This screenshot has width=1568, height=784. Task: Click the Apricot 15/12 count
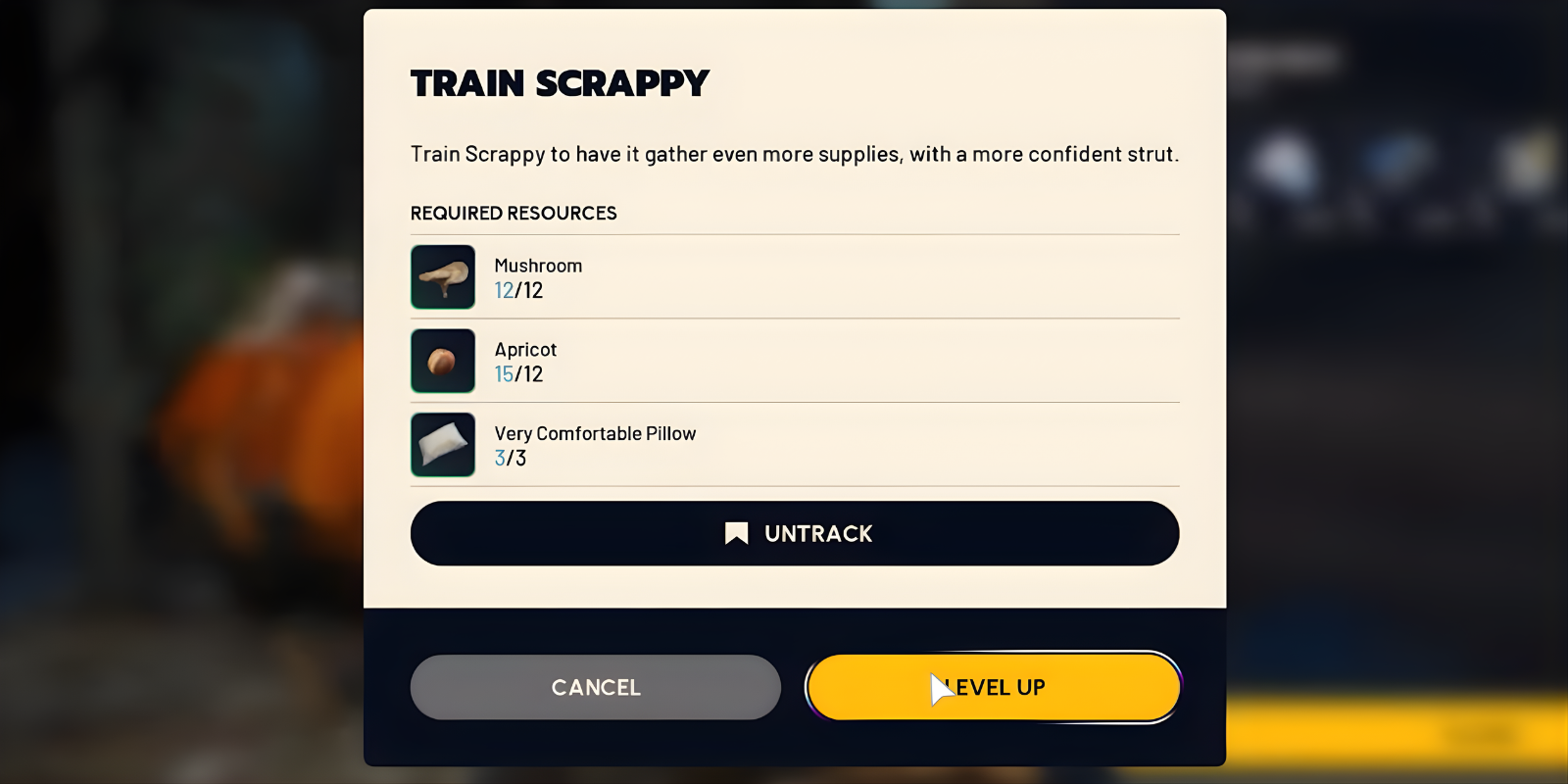[517, 373]
